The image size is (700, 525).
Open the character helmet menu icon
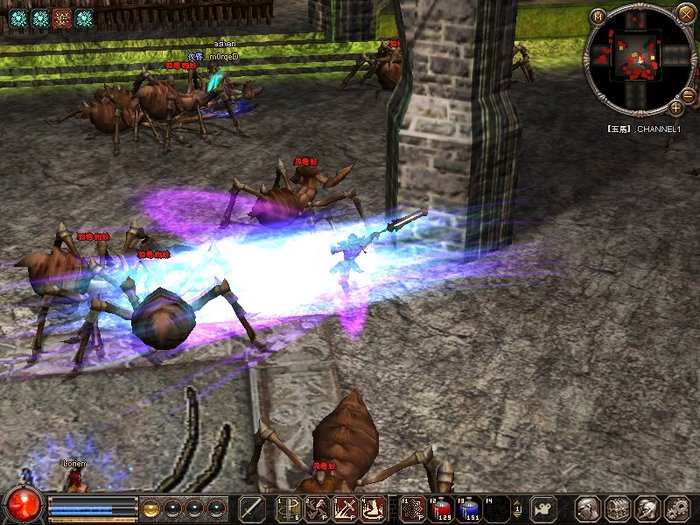click(x=587, y=508)
